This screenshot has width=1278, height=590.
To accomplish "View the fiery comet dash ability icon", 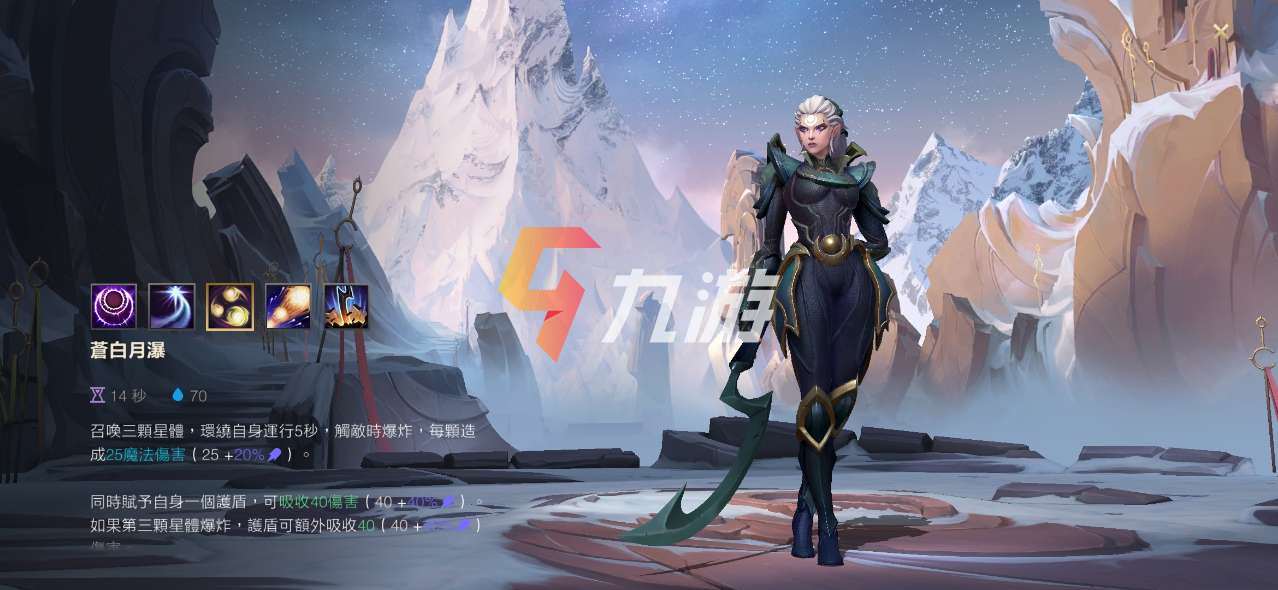I will pyautogui.click(x=288, y=306).
